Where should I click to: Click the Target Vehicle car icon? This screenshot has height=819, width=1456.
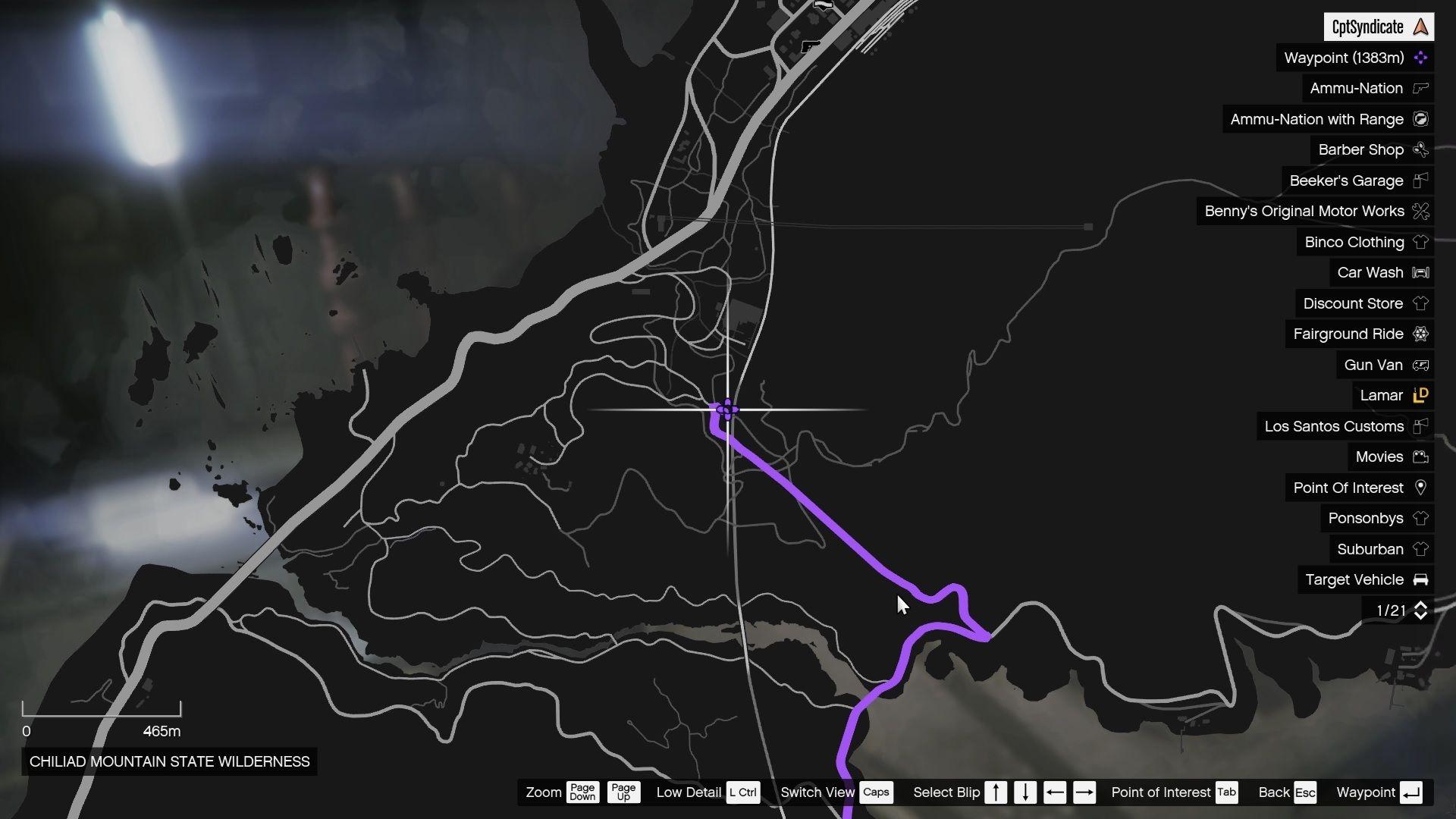(x=1420, y=579)
